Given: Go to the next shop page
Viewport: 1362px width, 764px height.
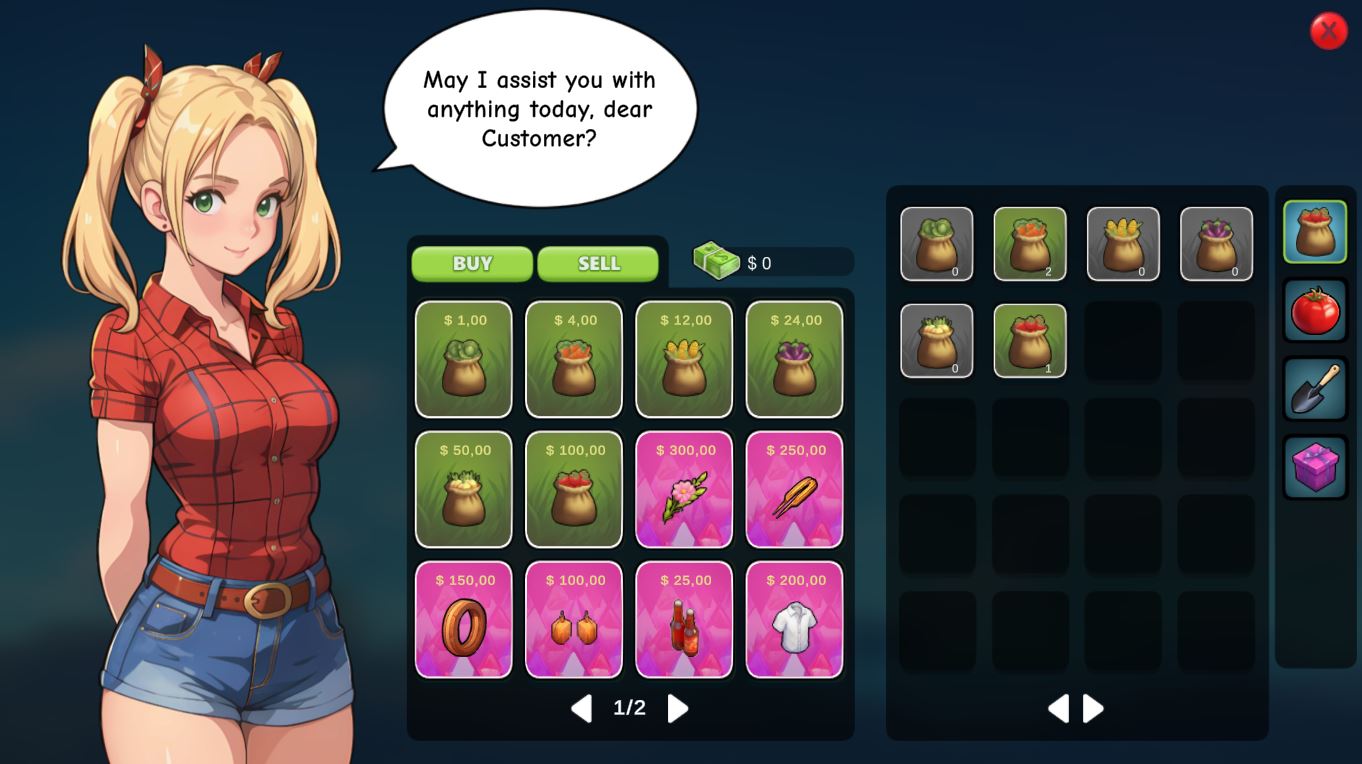Looking at the screenshot, I should tap(678, 709).
